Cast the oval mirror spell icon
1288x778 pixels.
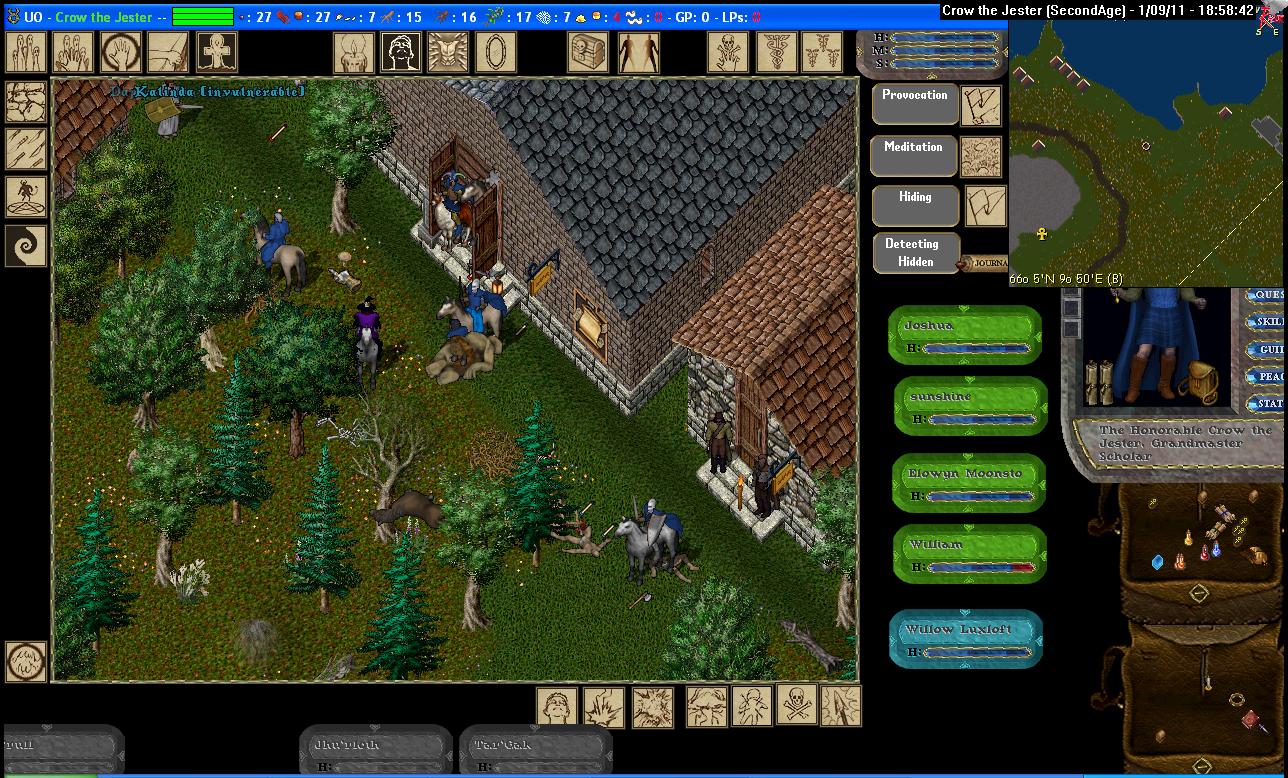[x=495, y=52]
